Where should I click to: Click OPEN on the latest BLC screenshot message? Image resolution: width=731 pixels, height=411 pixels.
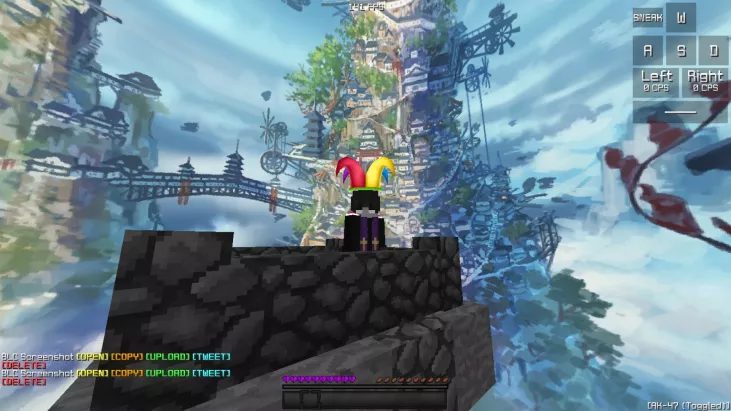pyautogui.click(x=92, y=373)
